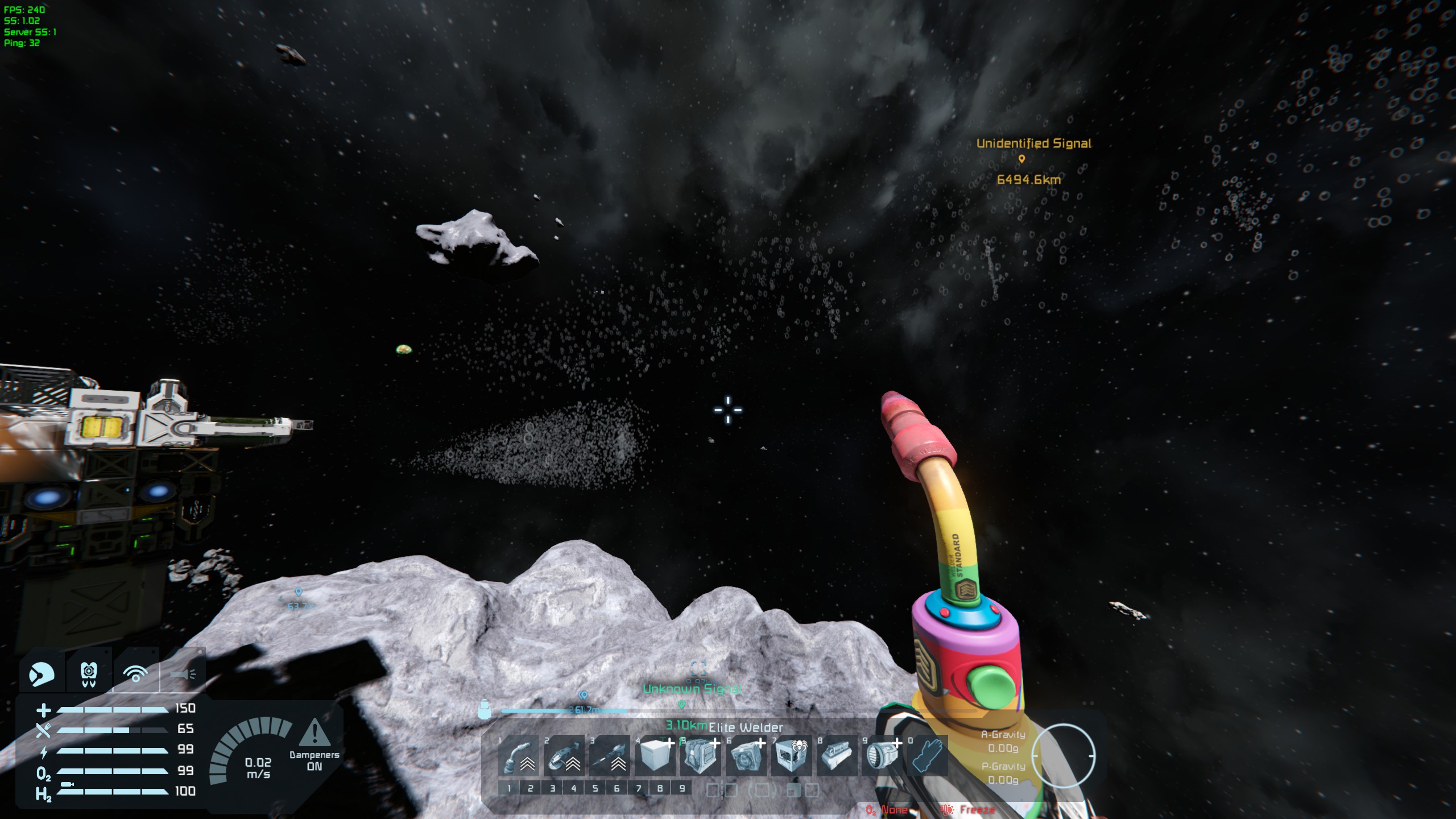
Task: Open toolbar page 5
Action: click(x=595, y=788)
